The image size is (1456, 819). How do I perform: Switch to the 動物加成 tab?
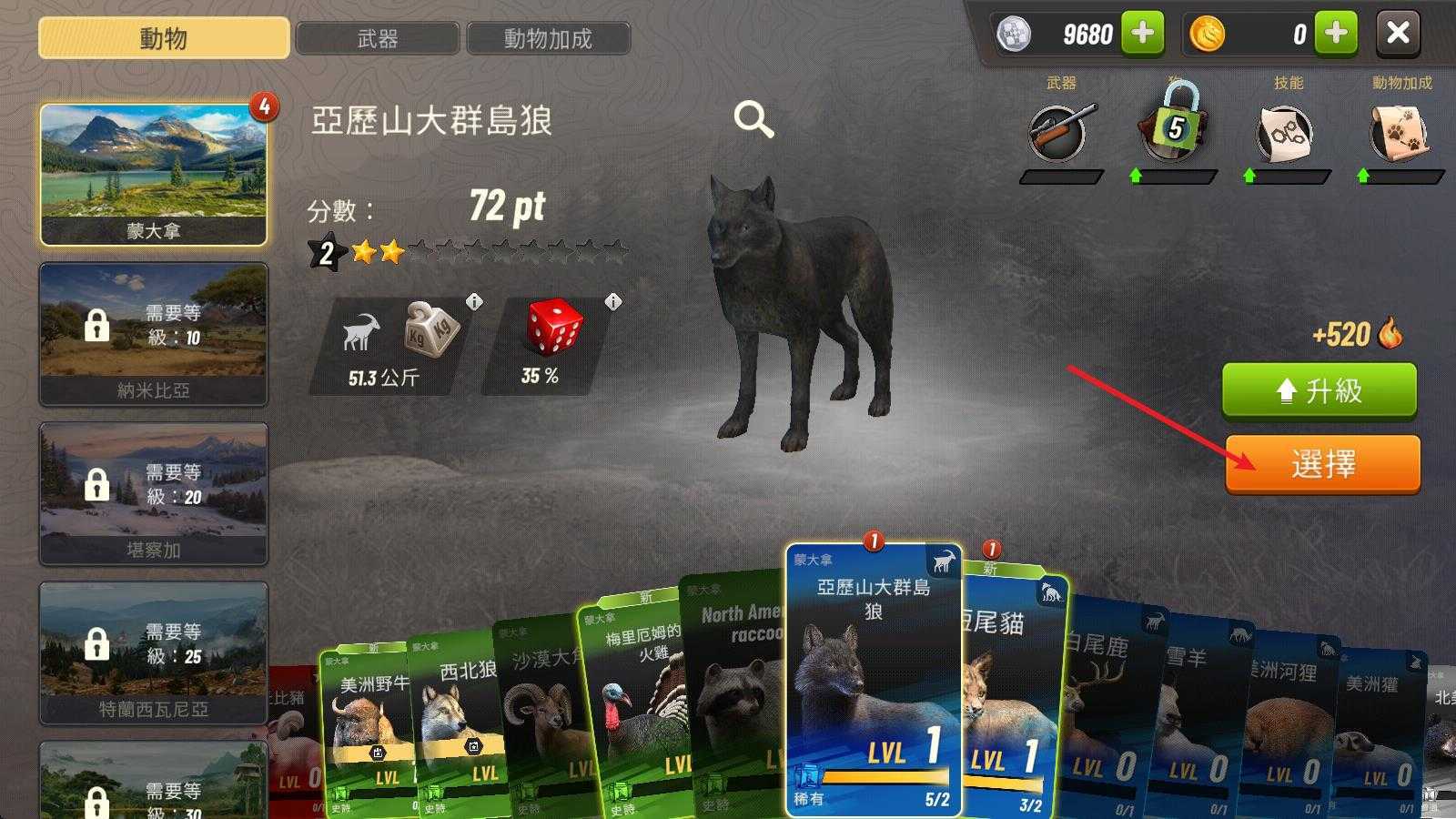coord(549,37)
